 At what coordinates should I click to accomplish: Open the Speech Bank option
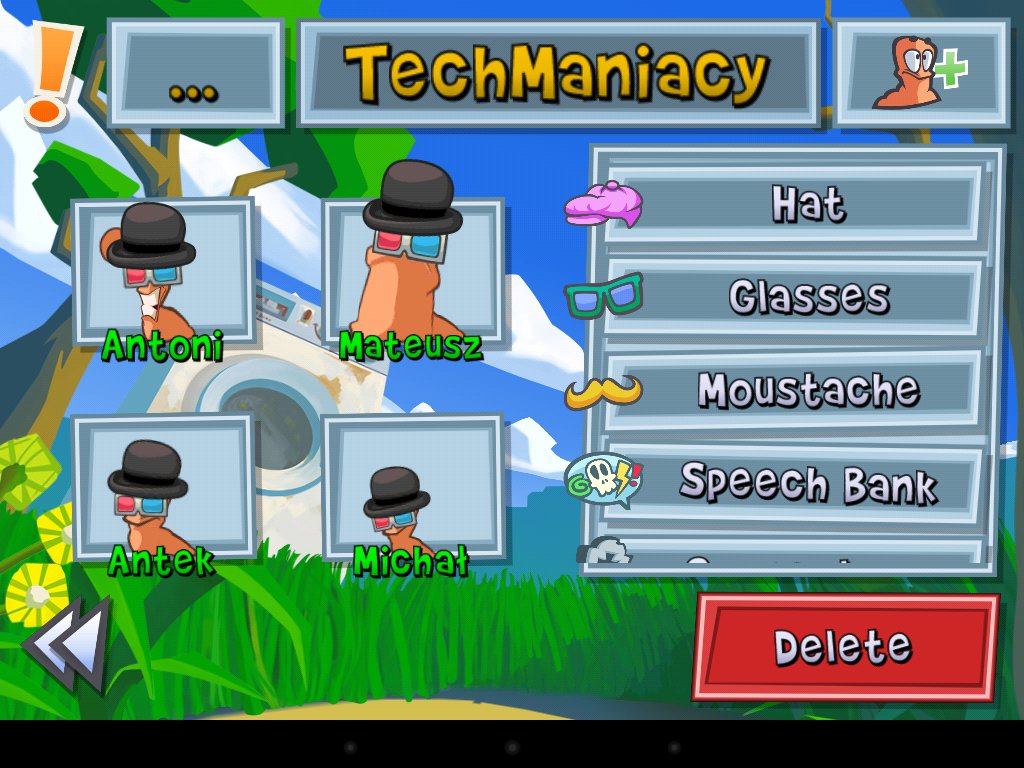[x=791, y=483]
